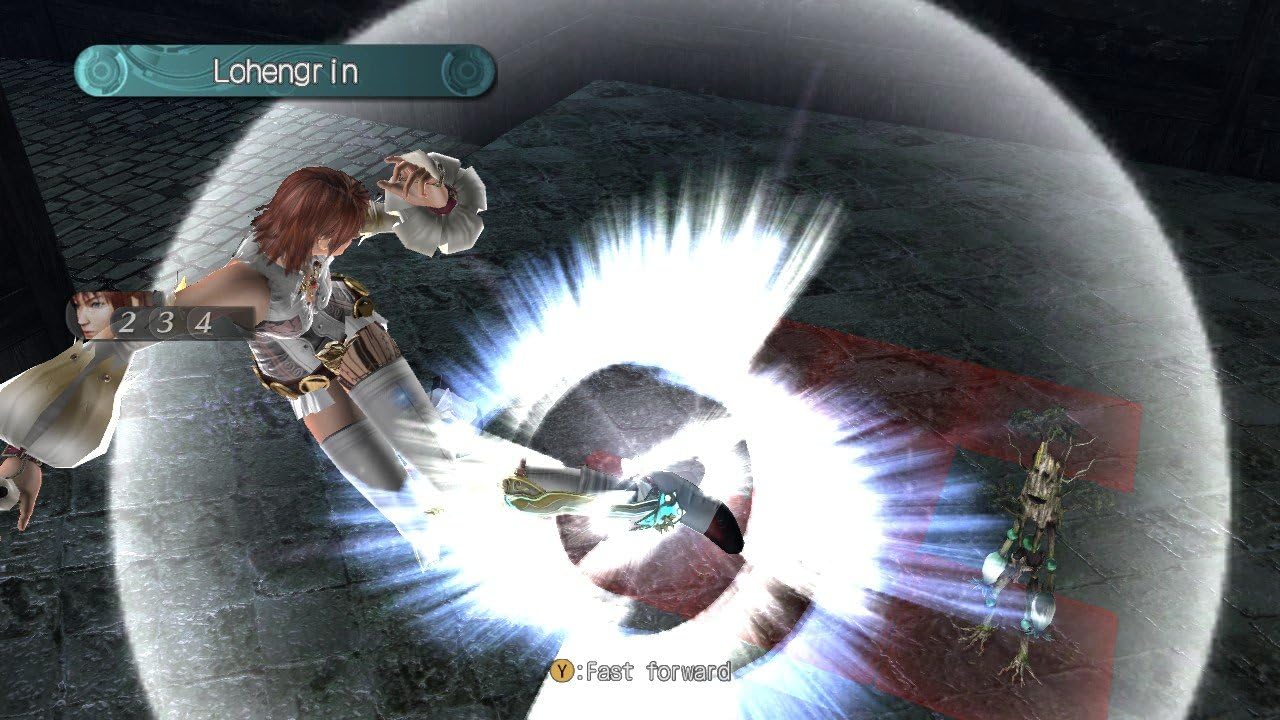Choose the number 2 circle
Image resolution: width=1280 pixels, height=720 pixels.
coord(127,322)
